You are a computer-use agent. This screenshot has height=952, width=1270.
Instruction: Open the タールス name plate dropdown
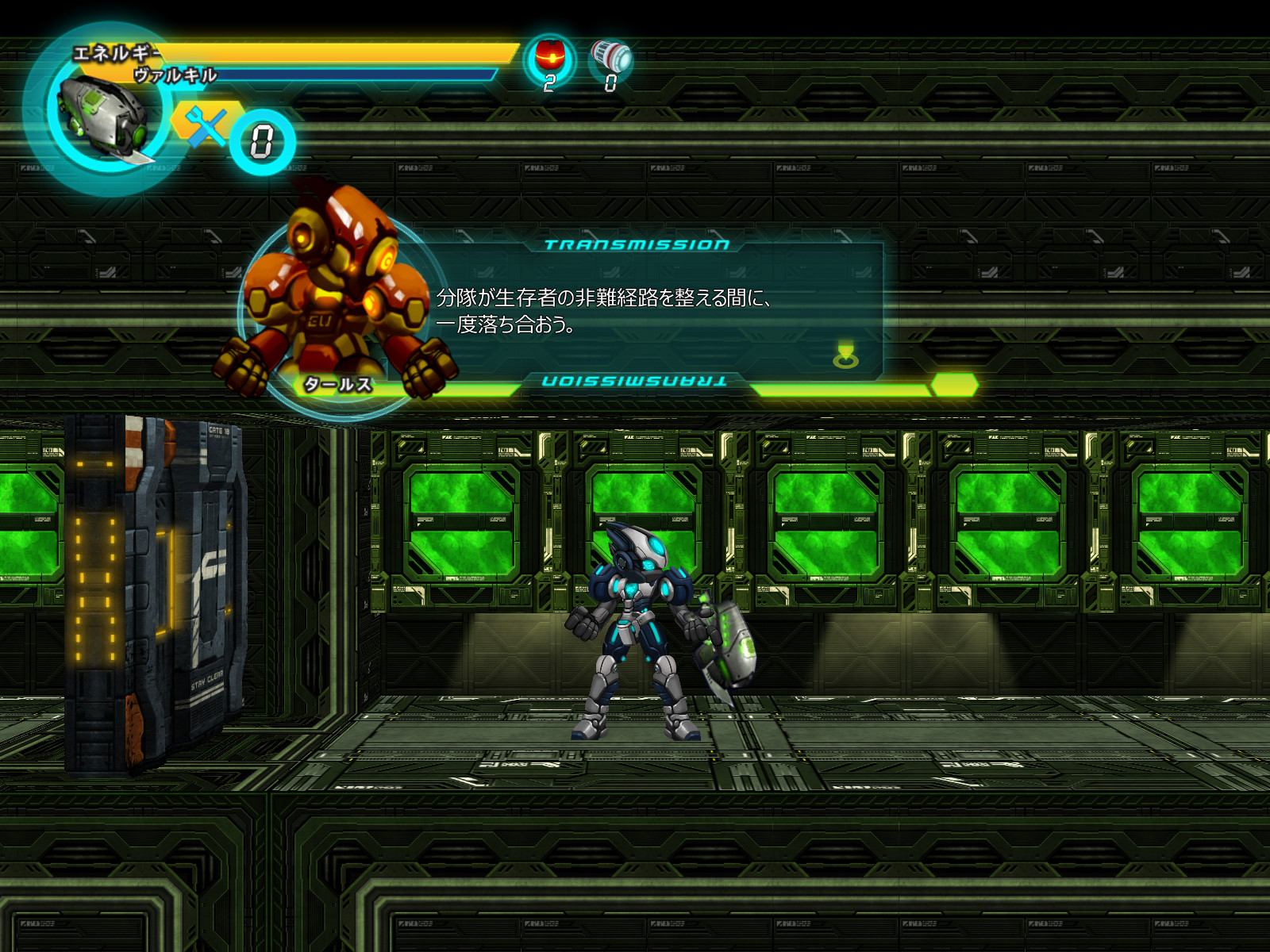click(x=337, y=385)
